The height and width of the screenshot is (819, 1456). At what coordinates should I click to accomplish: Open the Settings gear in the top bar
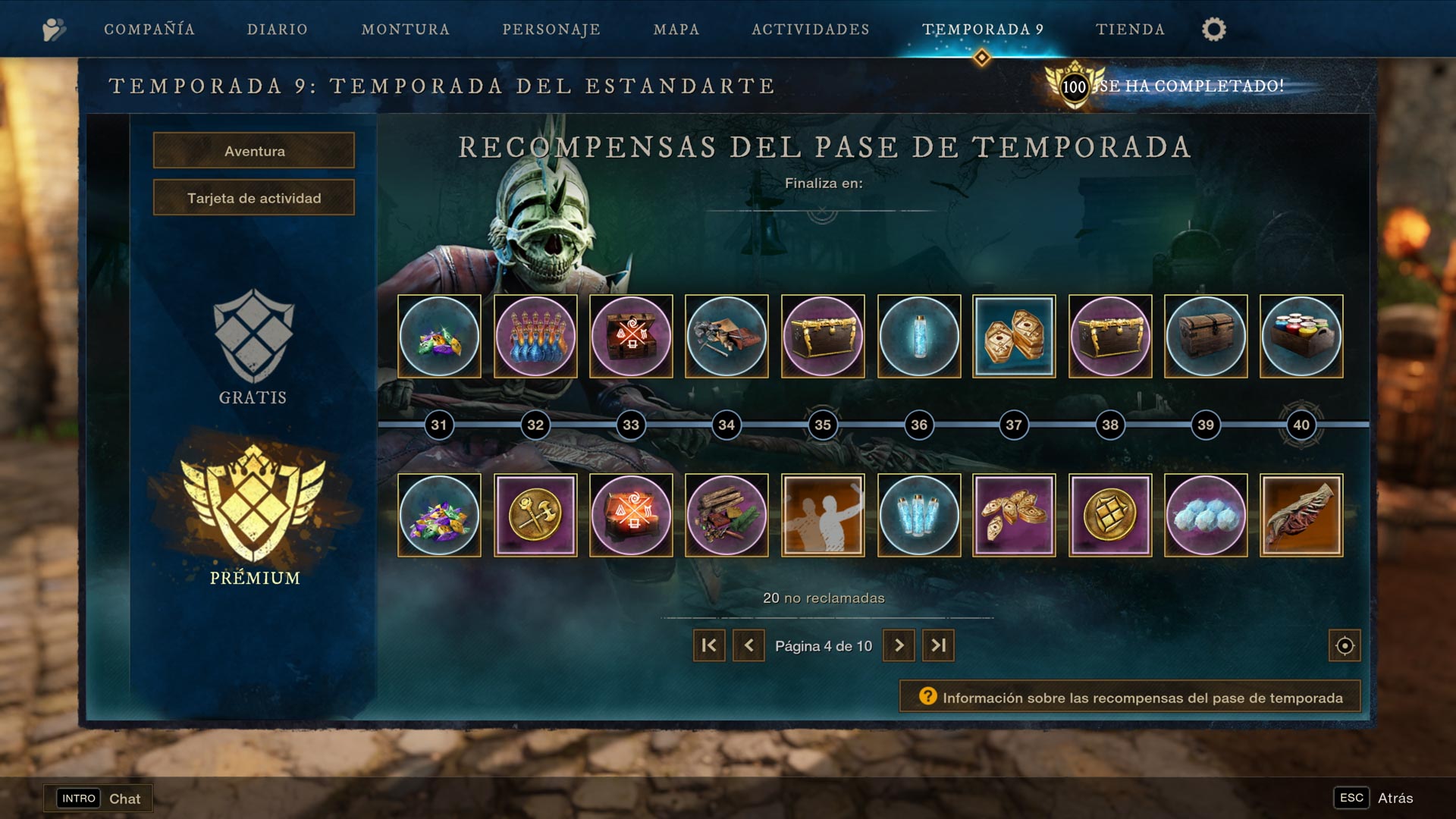click(x=1214, y=29)
